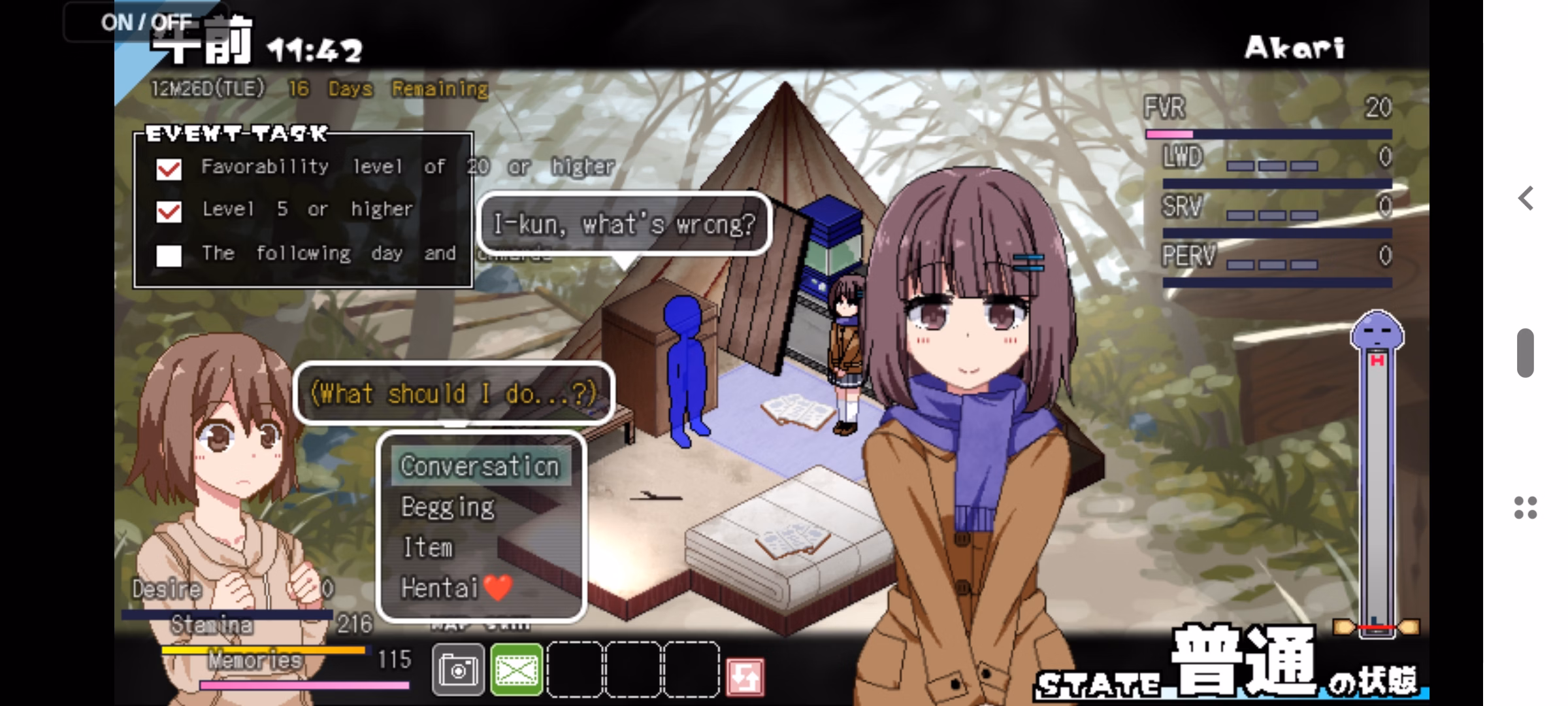Click the Event Task objective panel

303,210
